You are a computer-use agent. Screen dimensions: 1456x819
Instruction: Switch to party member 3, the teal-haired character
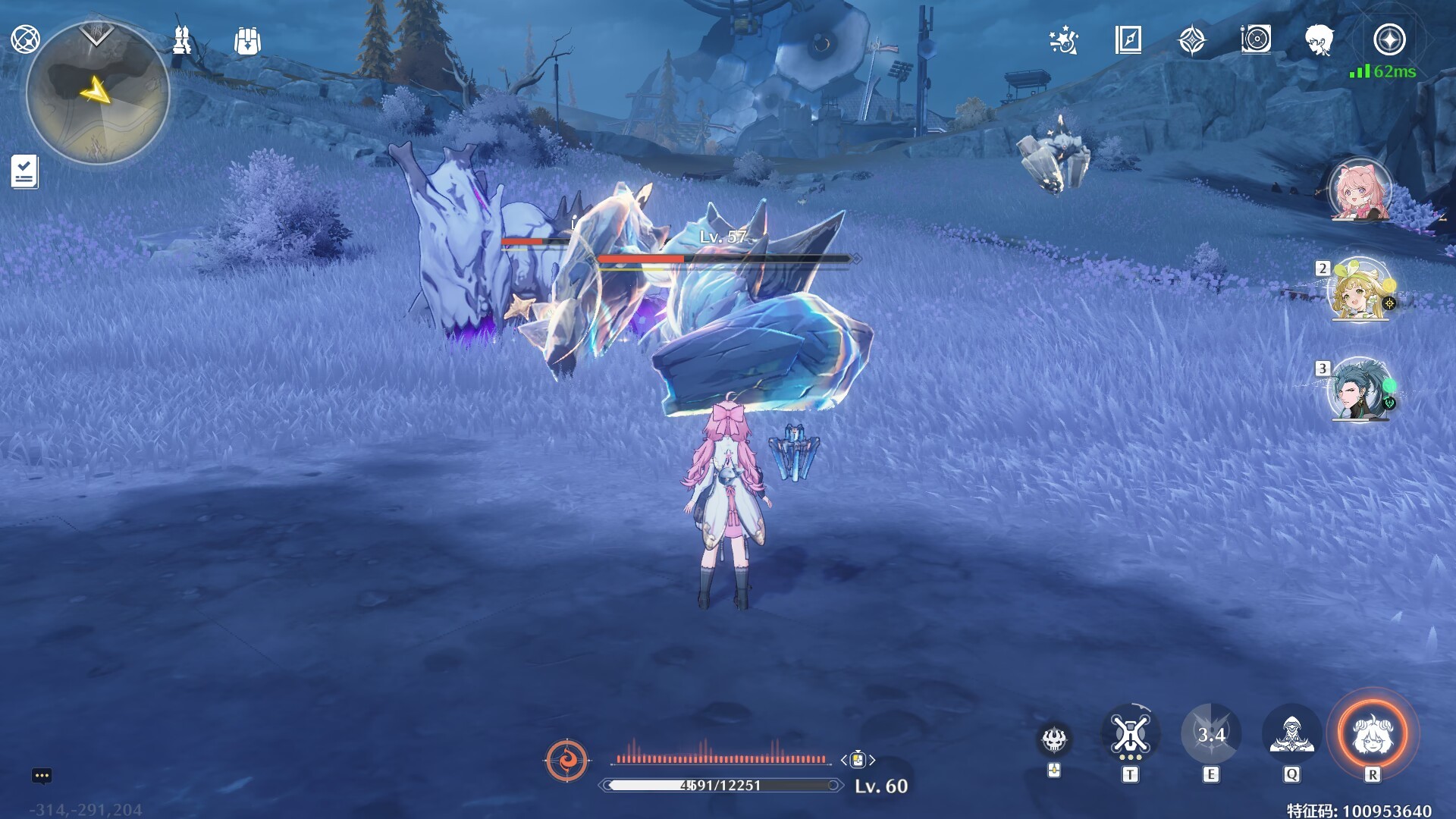(x=1360, y=390)
